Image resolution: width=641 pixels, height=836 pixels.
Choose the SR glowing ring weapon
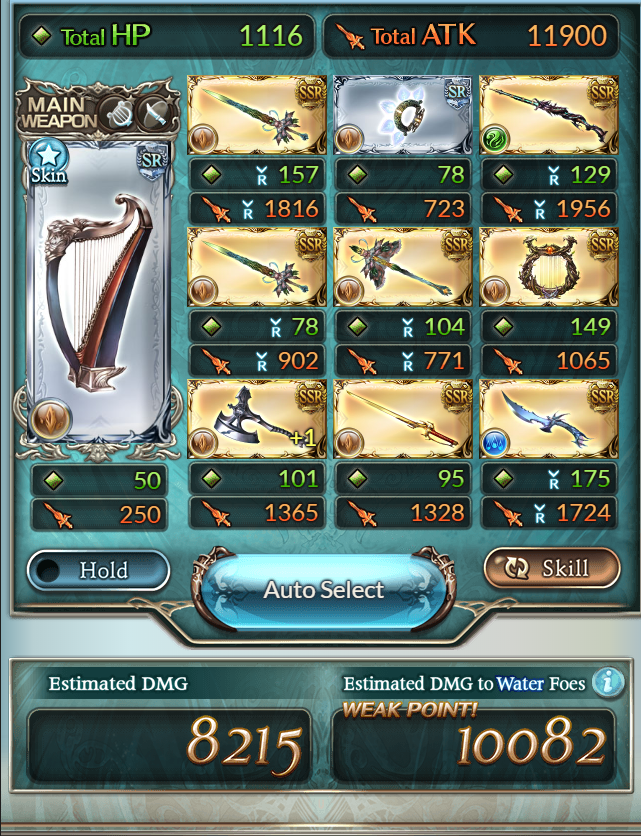point(401,115)
